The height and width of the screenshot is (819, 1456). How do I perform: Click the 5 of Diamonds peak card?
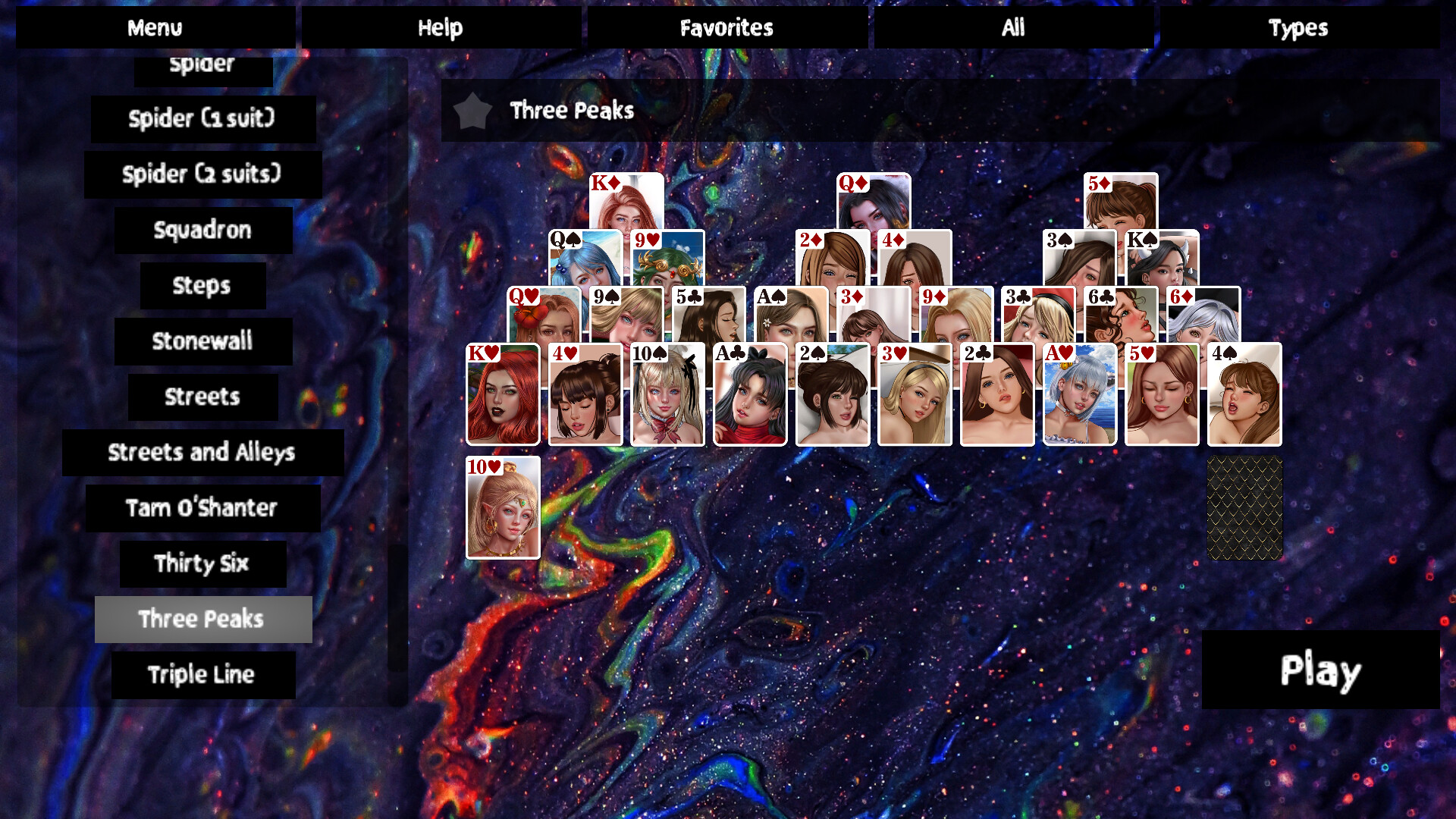tap(1120, 205)
